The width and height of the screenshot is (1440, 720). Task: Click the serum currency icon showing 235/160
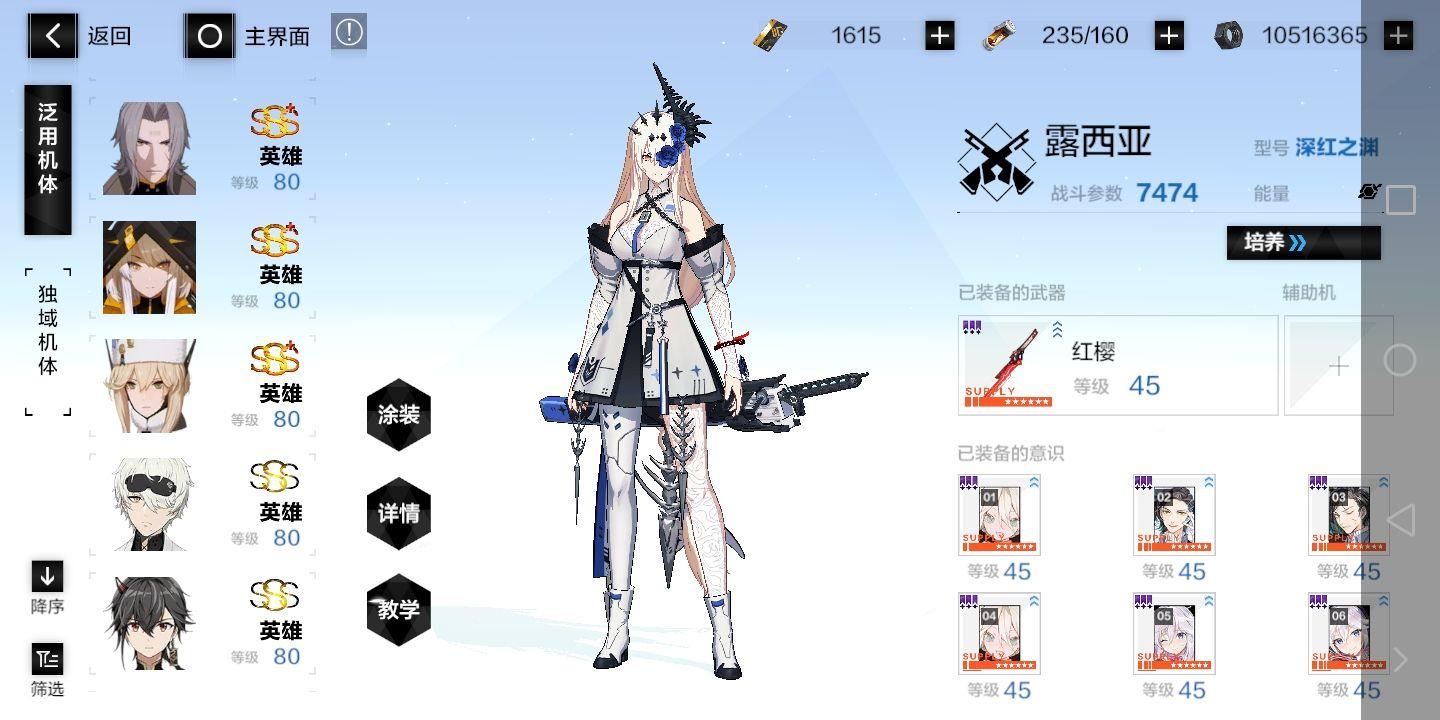click(x=1000, y=35)
